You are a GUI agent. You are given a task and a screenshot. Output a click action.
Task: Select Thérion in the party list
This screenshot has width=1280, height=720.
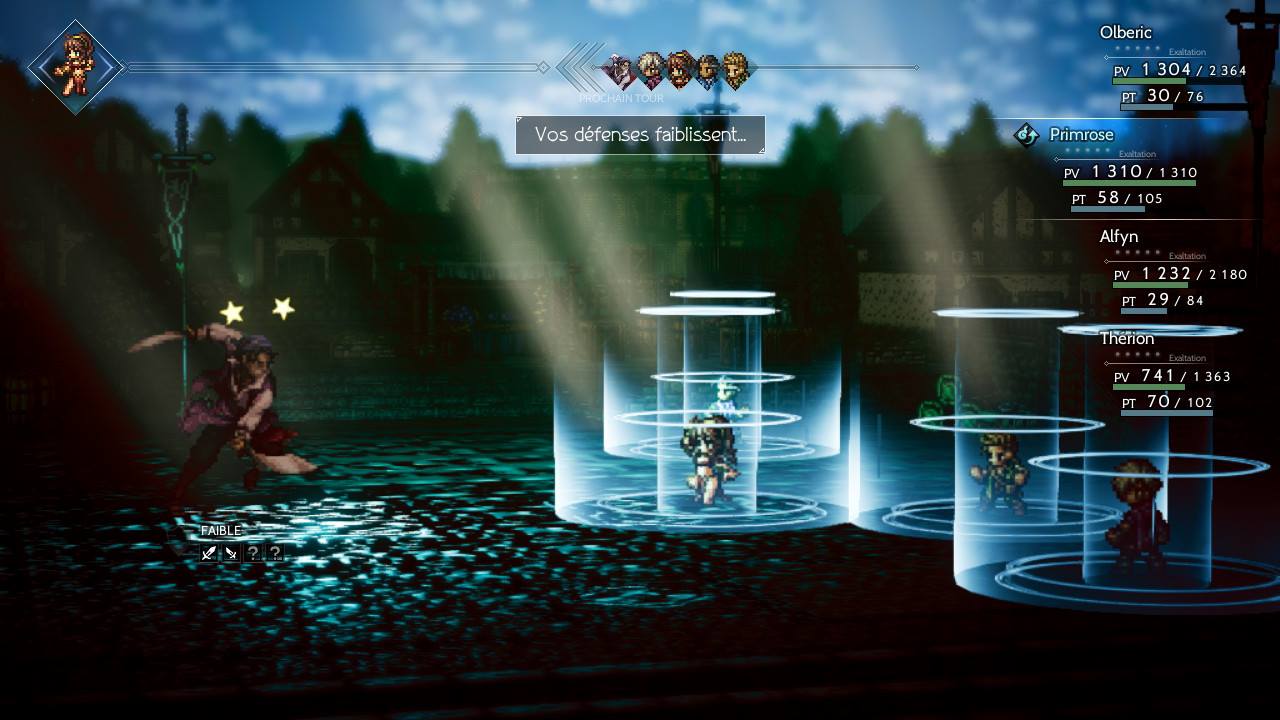pos(1126,339)
